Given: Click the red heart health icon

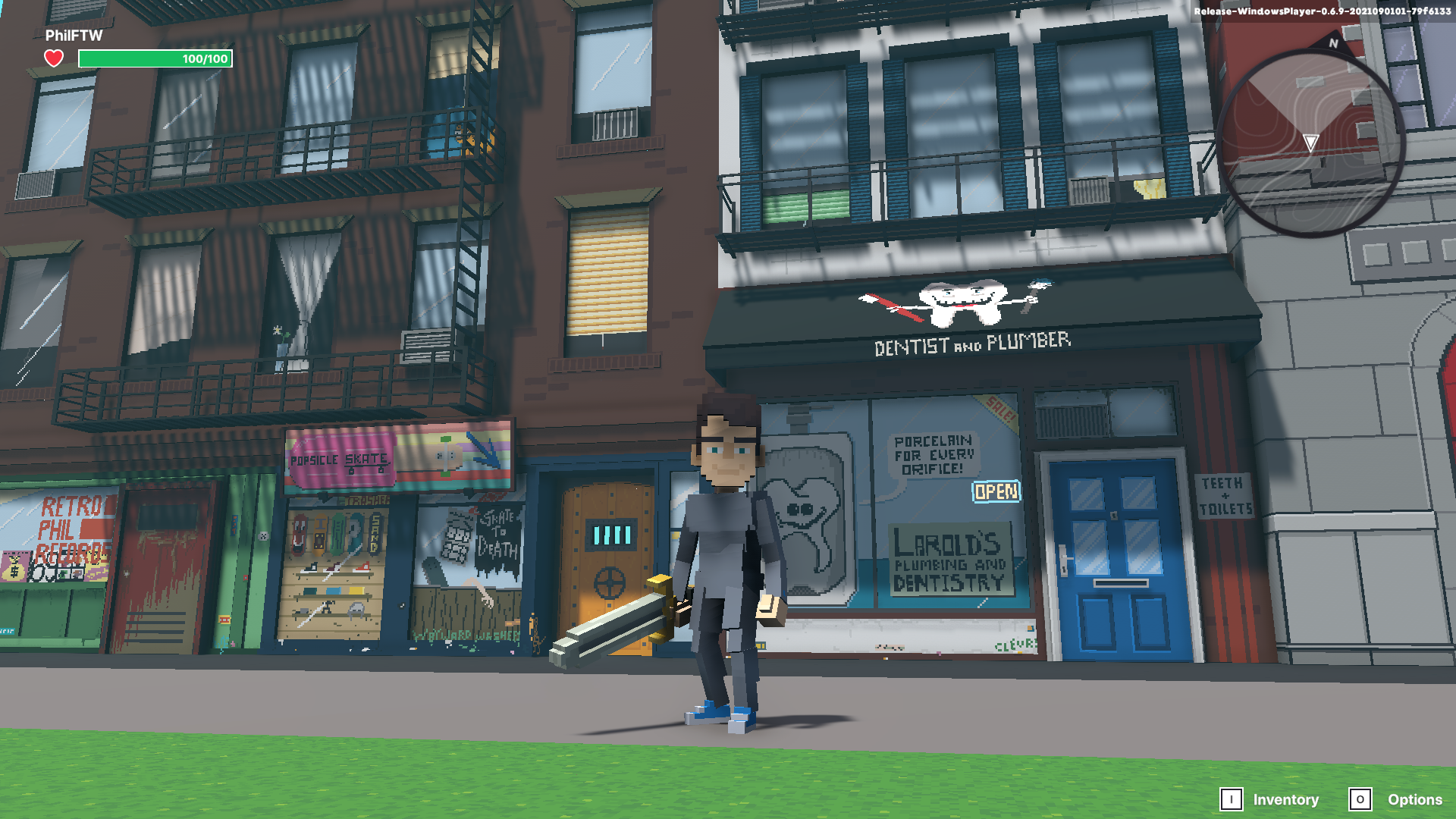Looking at the screenshot, I should [x=53, y=58].
